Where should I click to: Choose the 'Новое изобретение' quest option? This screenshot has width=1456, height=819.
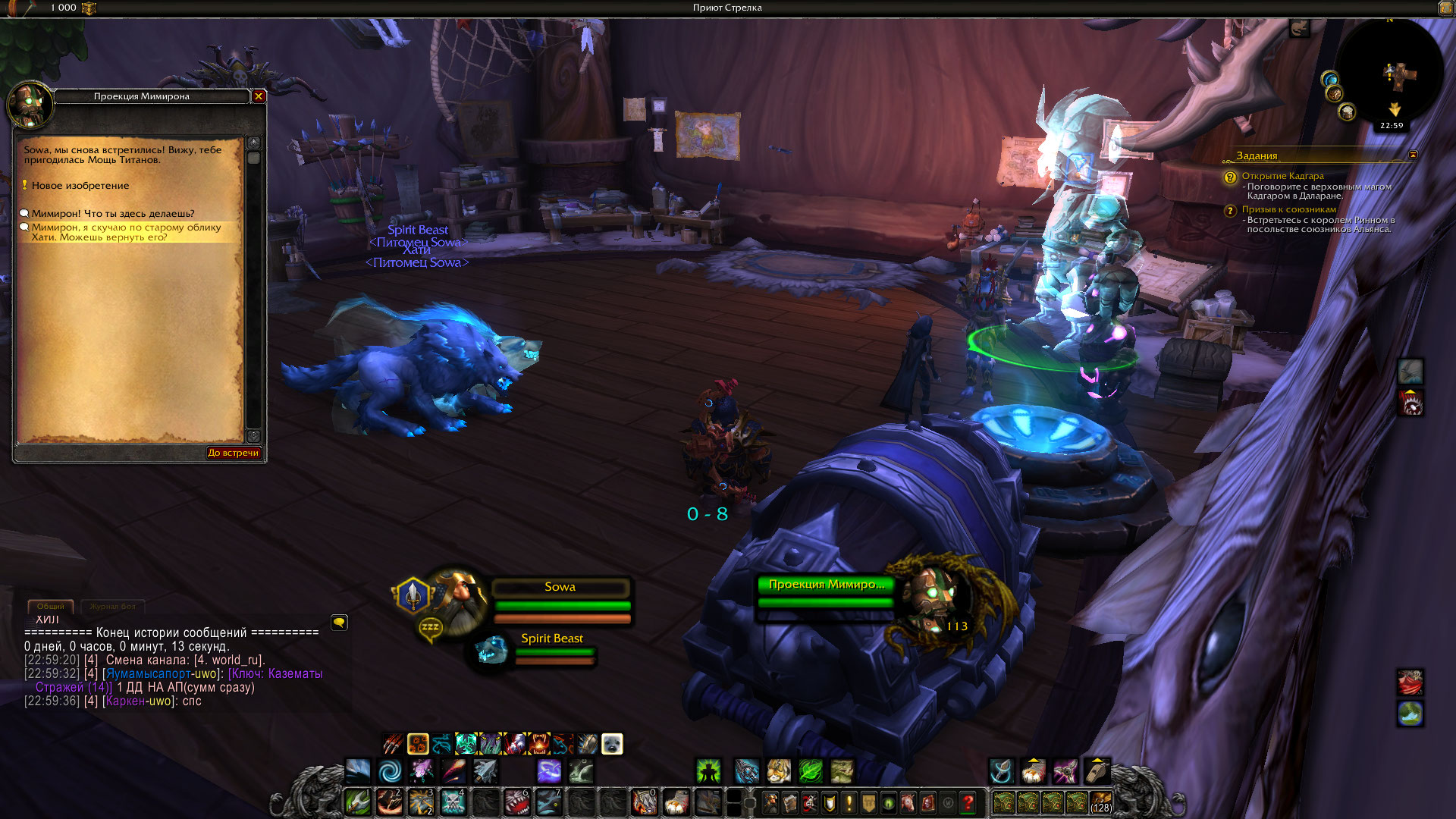(80, 186)
